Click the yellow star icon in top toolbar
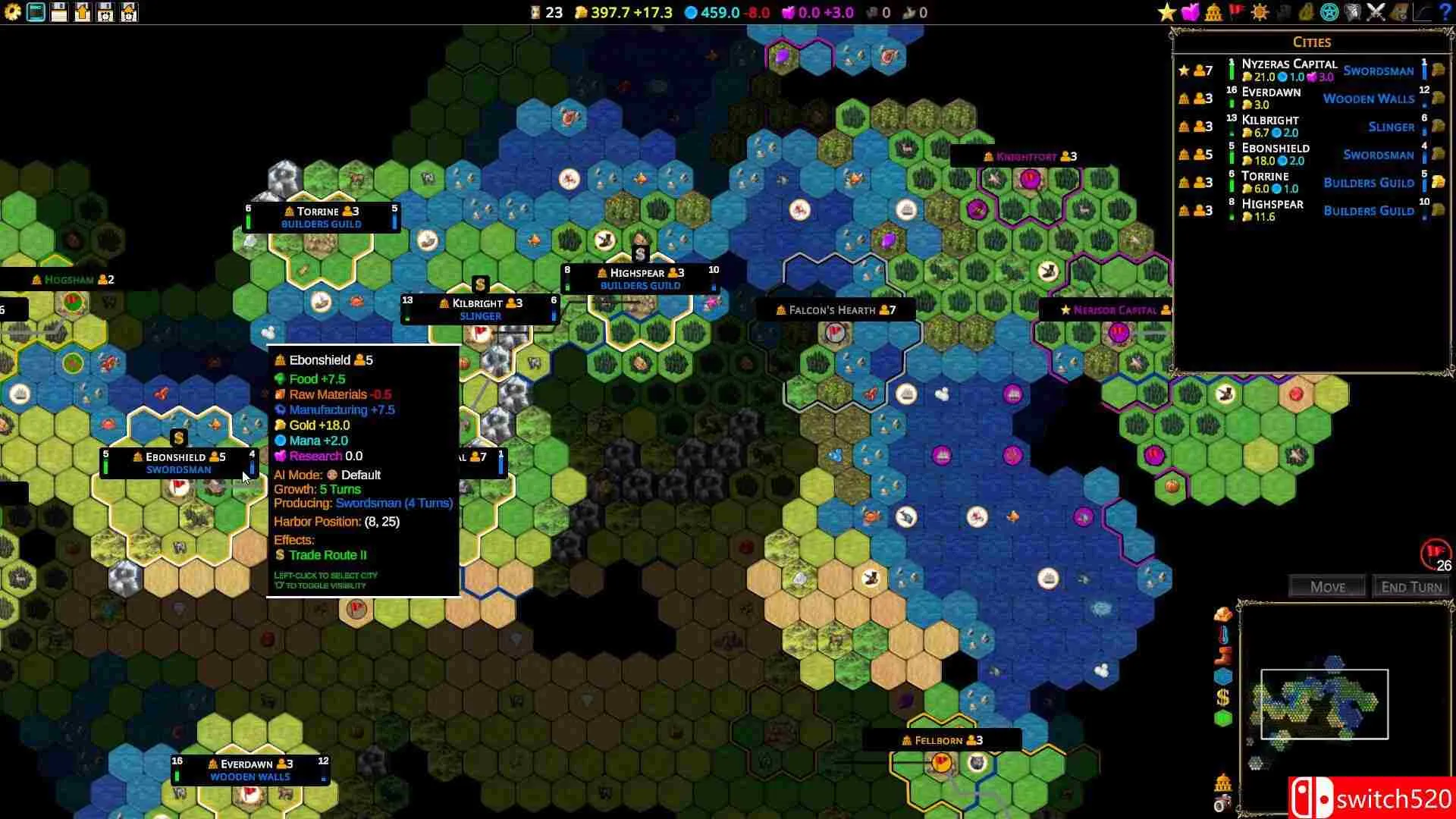 (x=1166, y=12)
